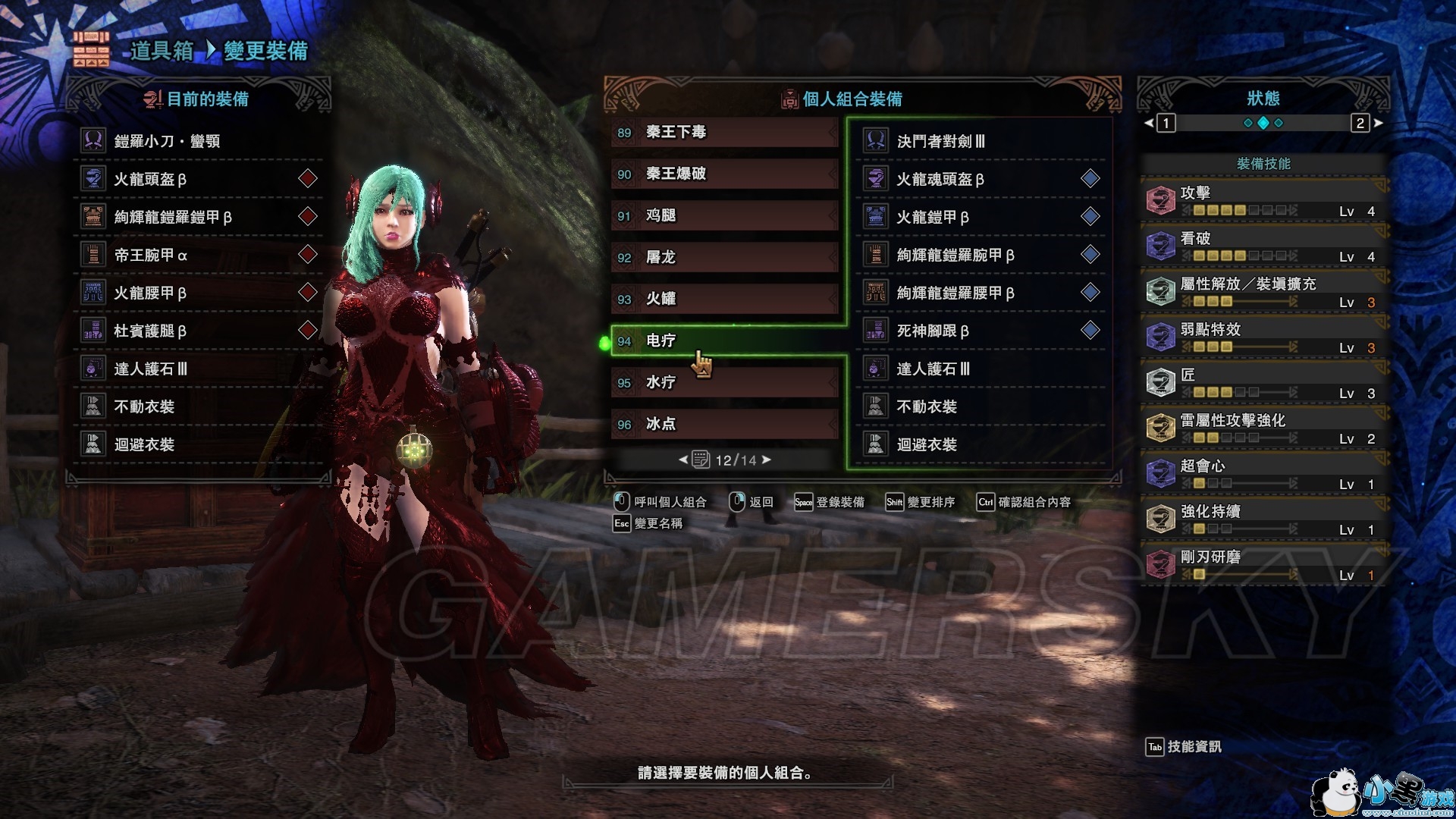Choose loadout 90 秦王爆破
Screen dimensions: 1456x819
[x=724, y=174]
